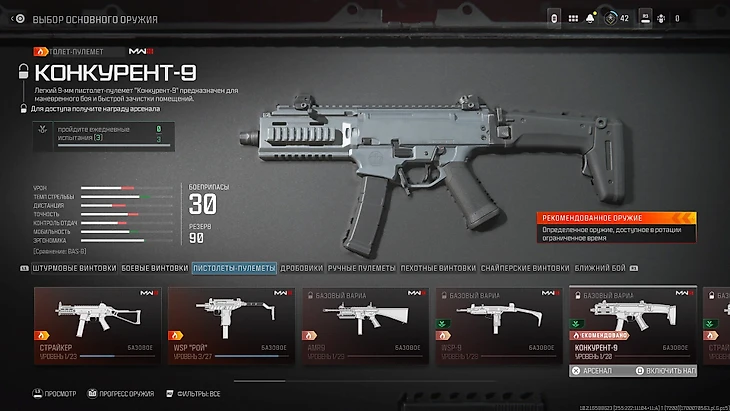Select the Пистолеты-пулеметы tab

(232, 268)
